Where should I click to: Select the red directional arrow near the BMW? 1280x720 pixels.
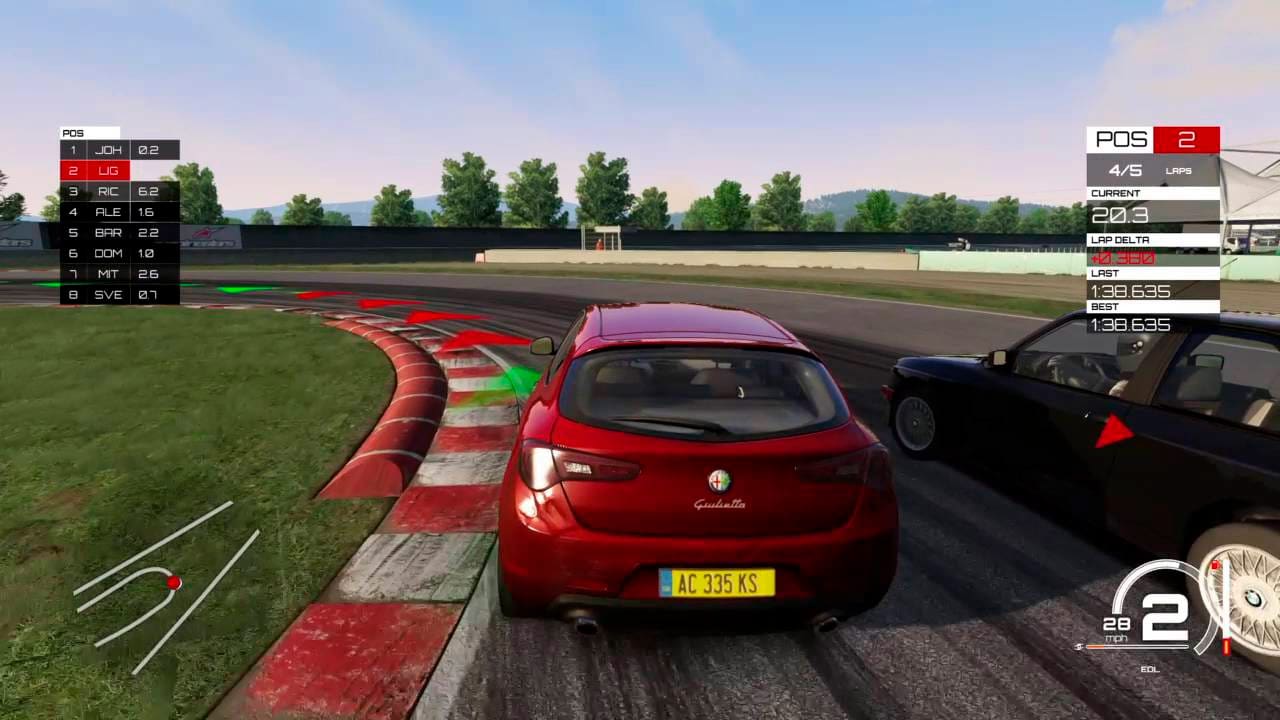click(1113, 432)
